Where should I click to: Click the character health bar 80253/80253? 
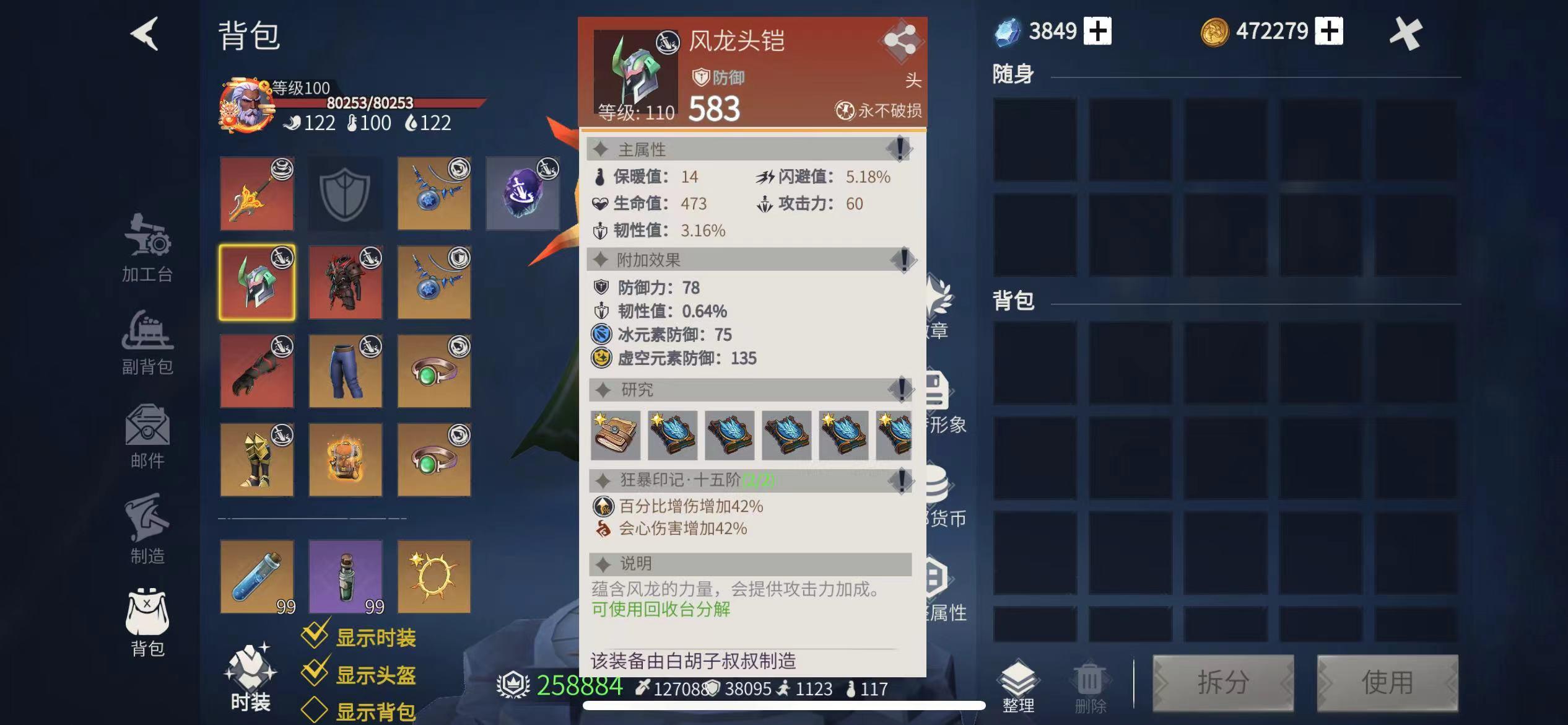[369, 103]
